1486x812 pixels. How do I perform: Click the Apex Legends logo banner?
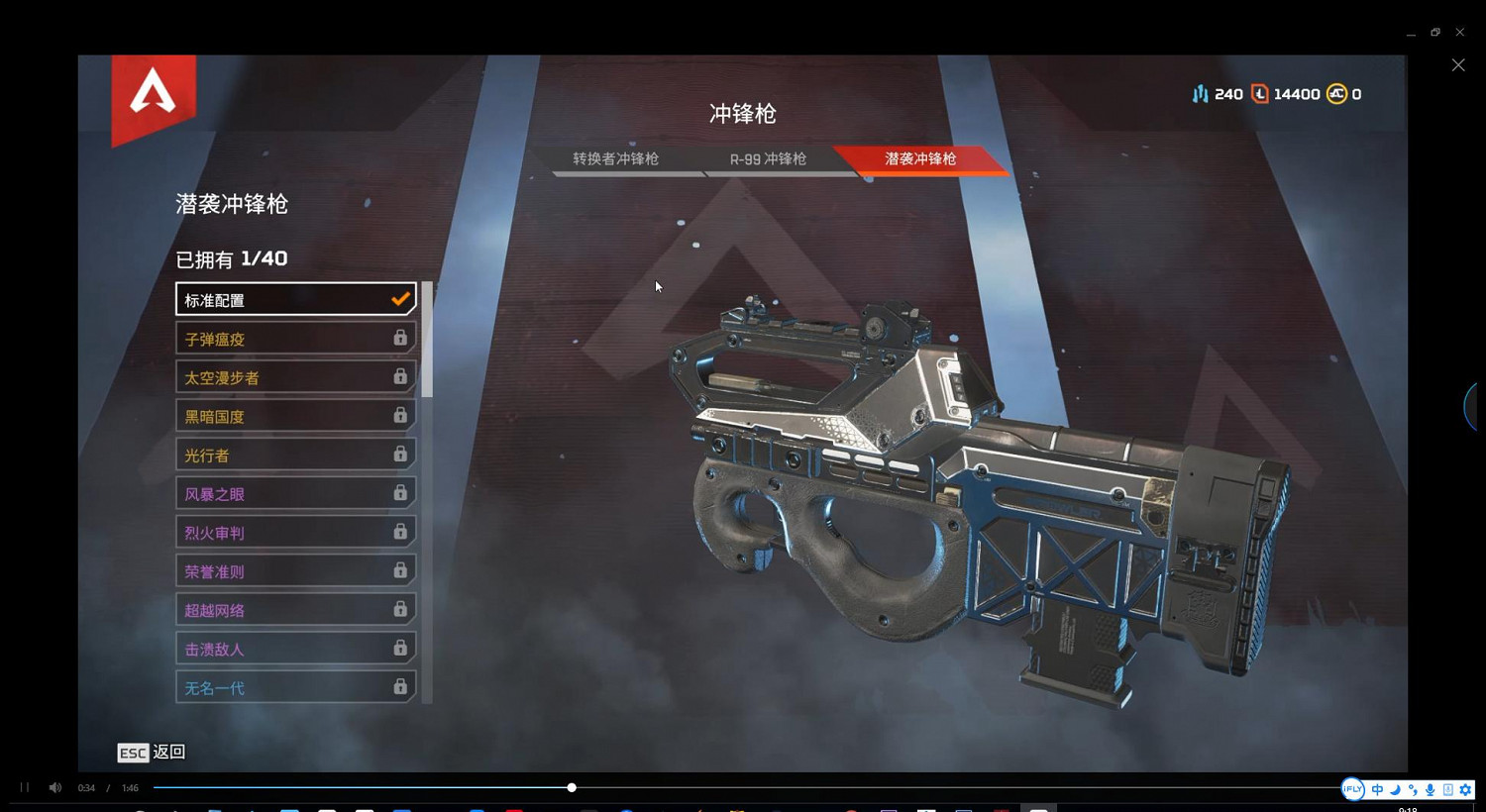(x=152, y=99)
